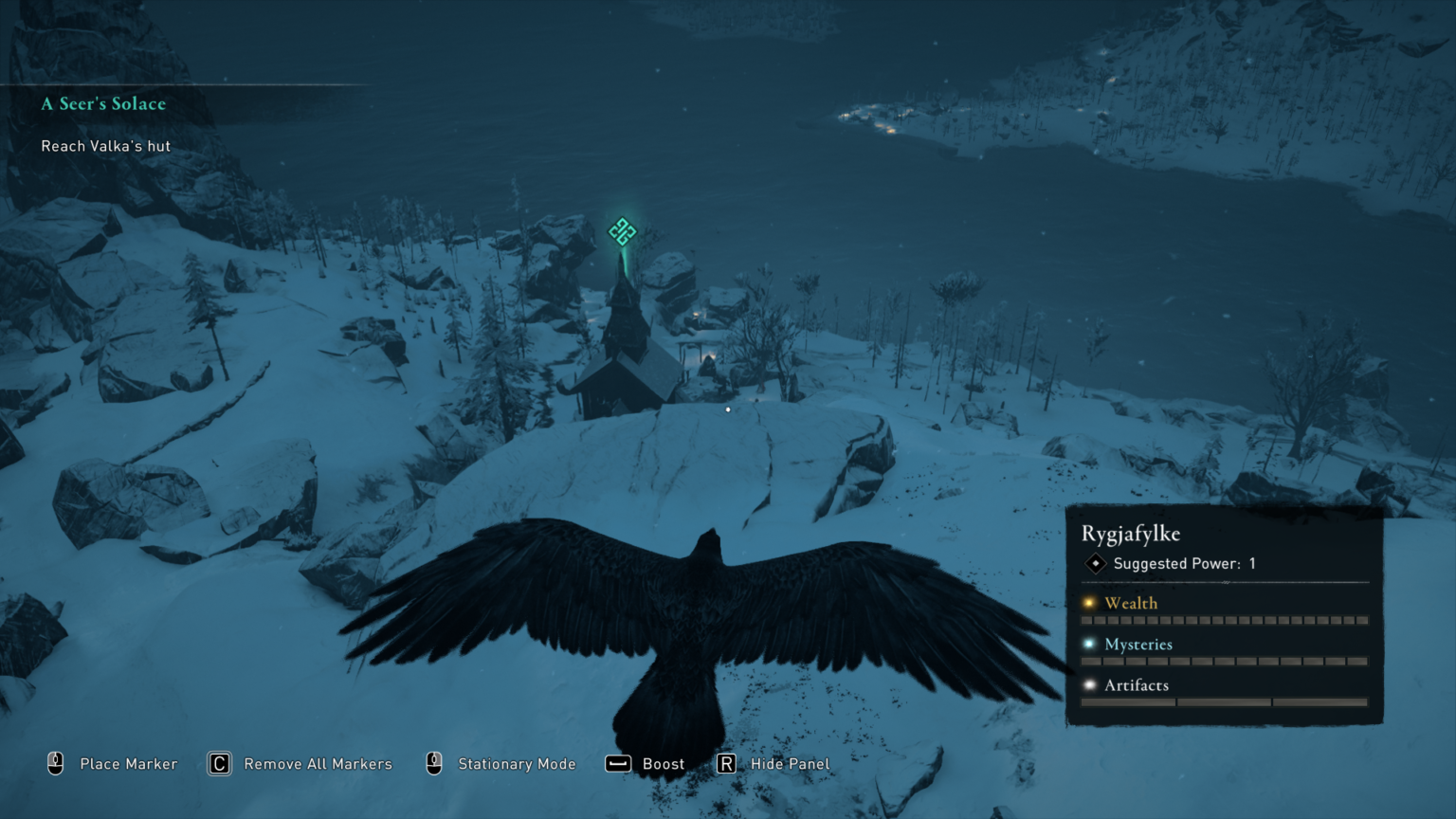Click the R key icon for Hide Panel
Screen dimensions: 1456x819
pyautogui.click(x=726, y=763)
